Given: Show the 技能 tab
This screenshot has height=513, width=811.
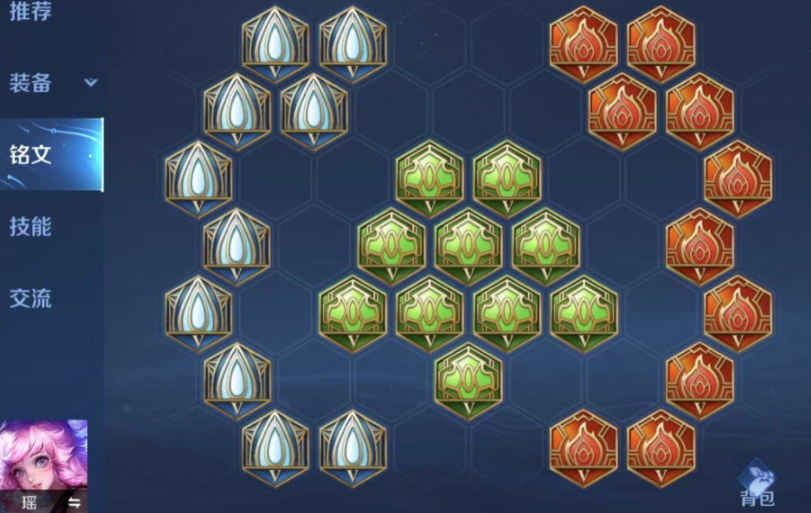Looking at the screenshot, I should click(30, 226).
